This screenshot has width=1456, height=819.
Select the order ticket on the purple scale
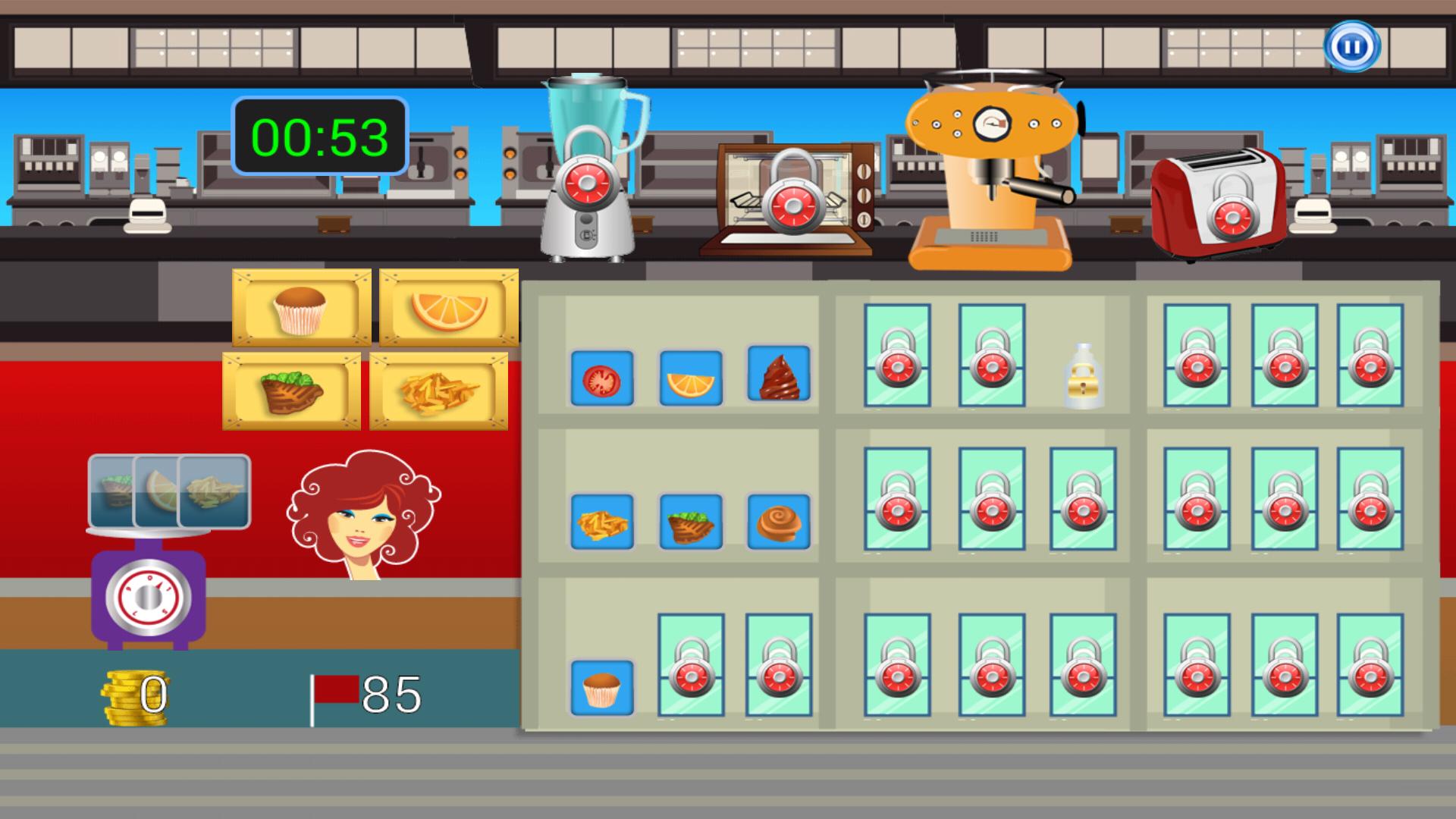tap(168, 493)
